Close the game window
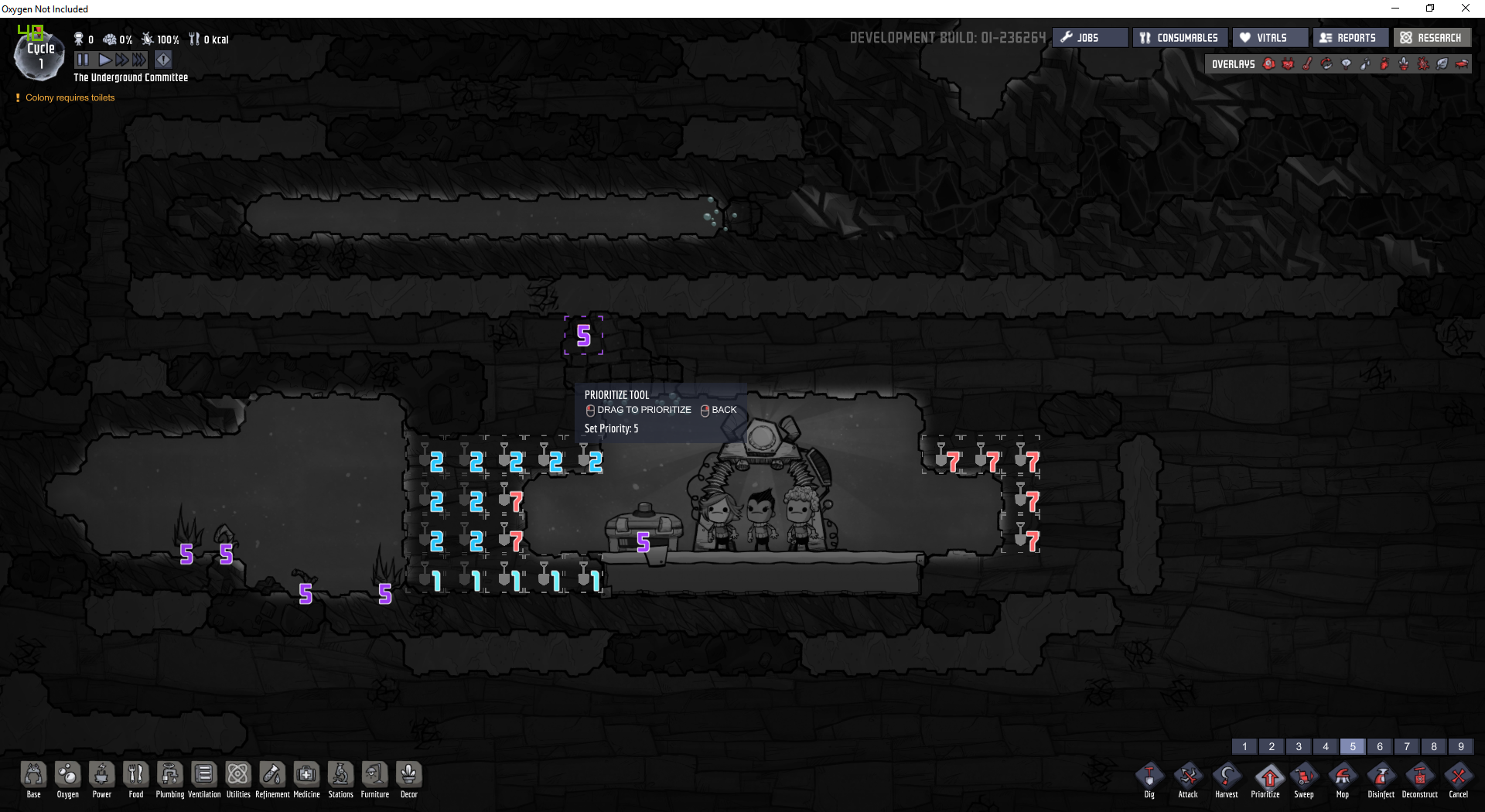The image size is (1485, 812). pos(1465,9)
